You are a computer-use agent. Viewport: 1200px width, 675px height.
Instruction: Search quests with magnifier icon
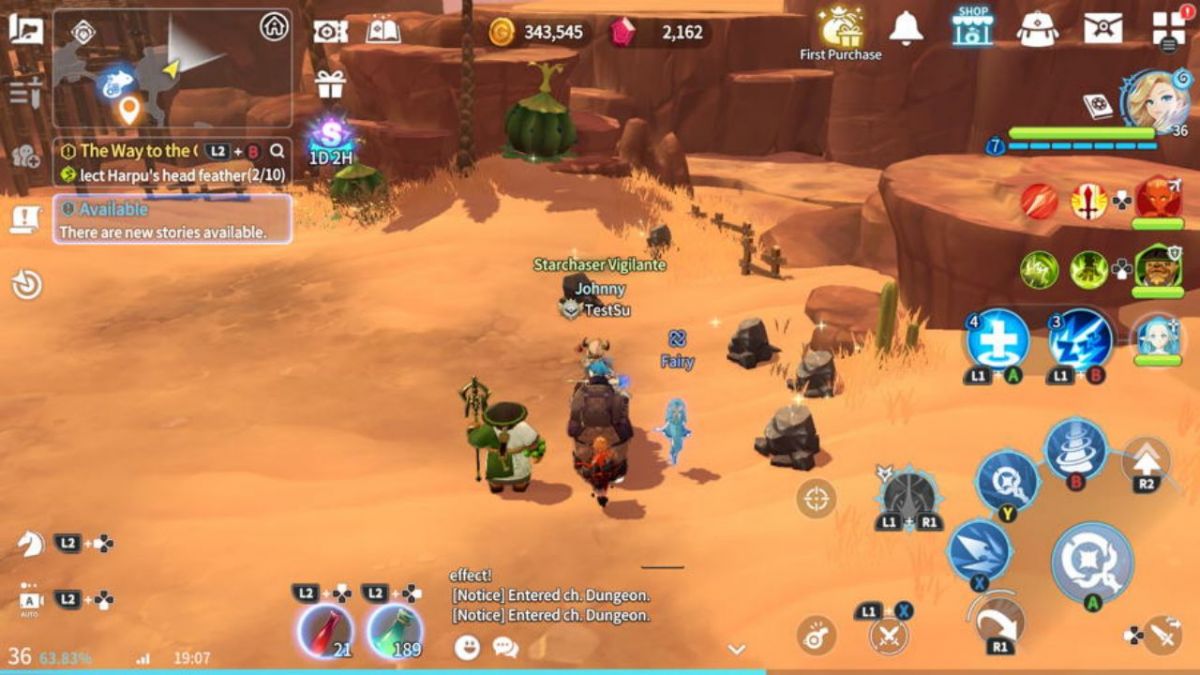point(277,151)
